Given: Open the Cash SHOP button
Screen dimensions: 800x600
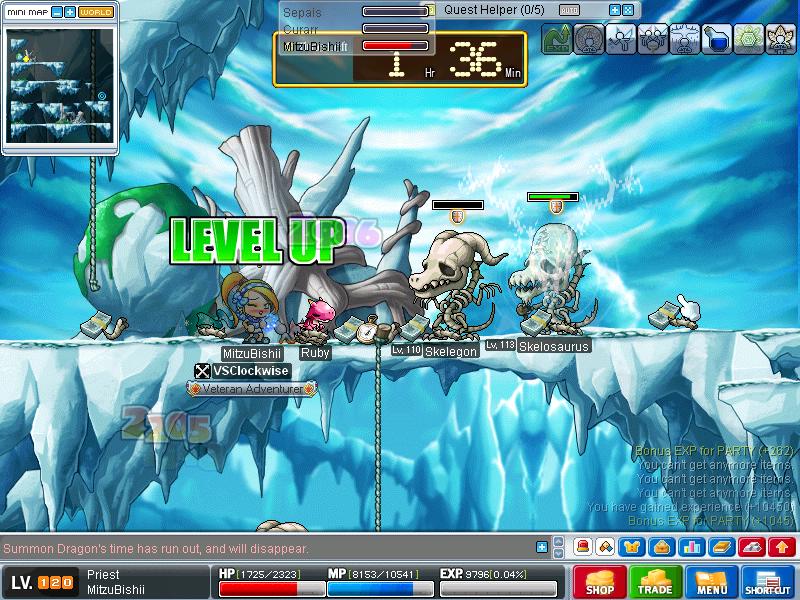Looking at the screenshot, I should [x=600, y=582].
